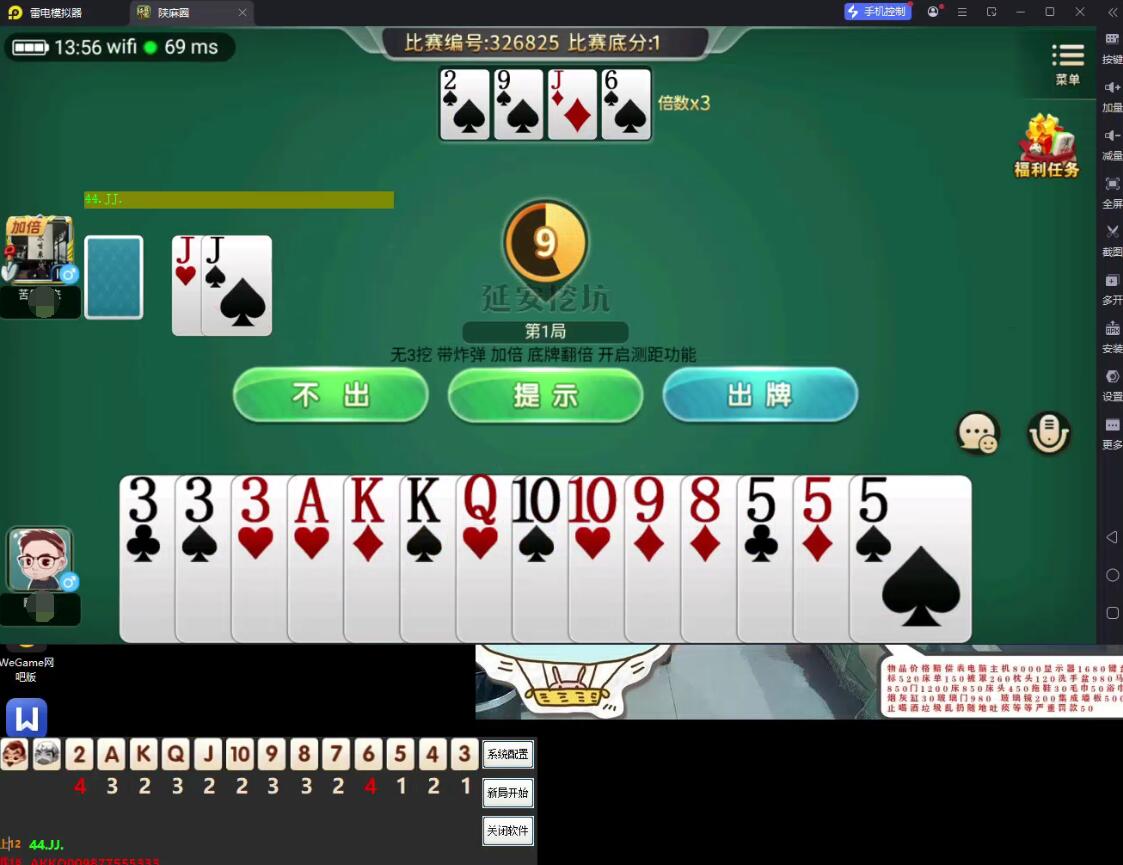Play cards with the 出牌 button
This screenshot has width=1123, height=865.
(x=760, y=395)
